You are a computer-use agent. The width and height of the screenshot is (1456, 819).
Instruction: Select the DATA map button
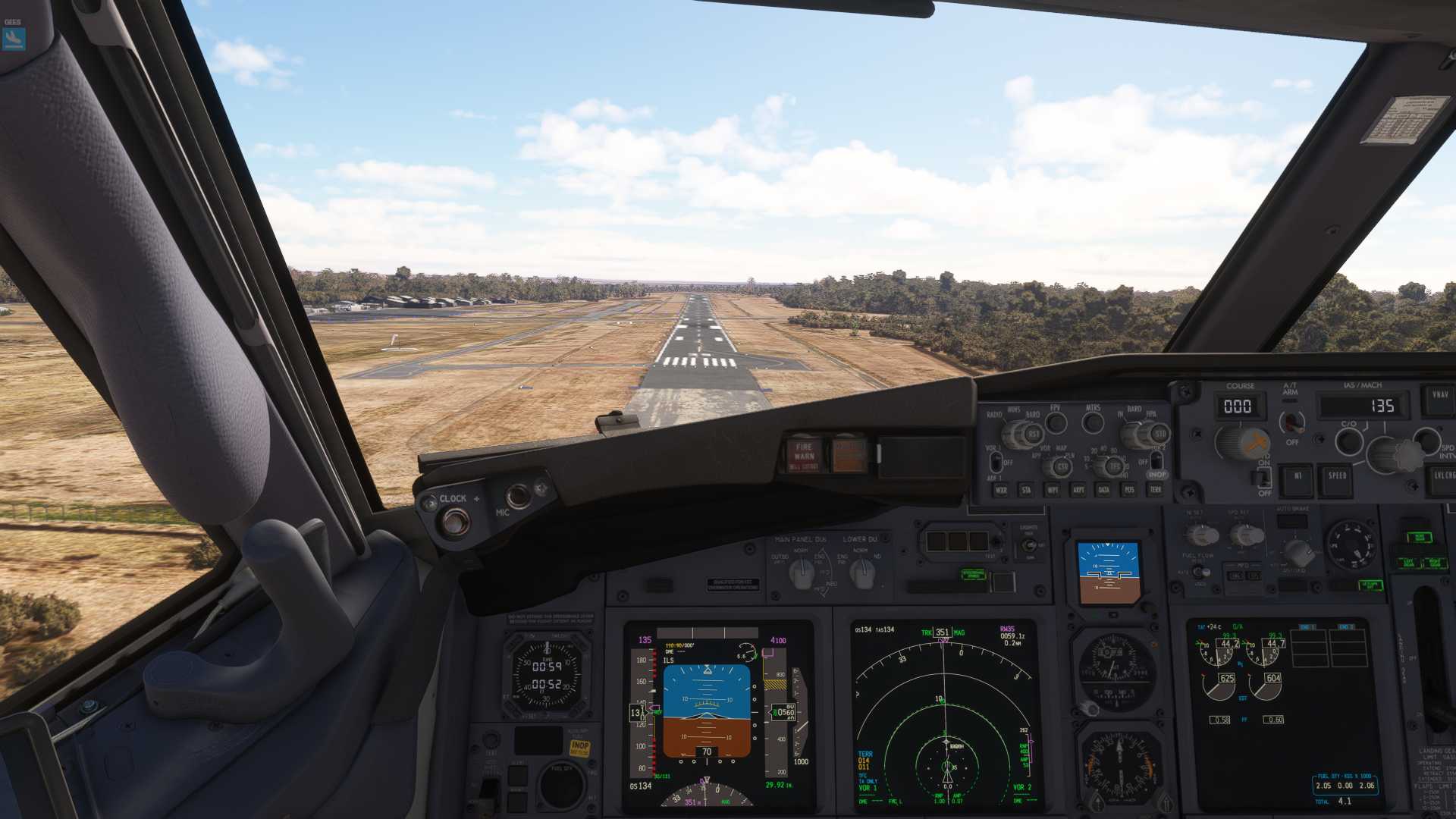click(x=1103, y=490)
